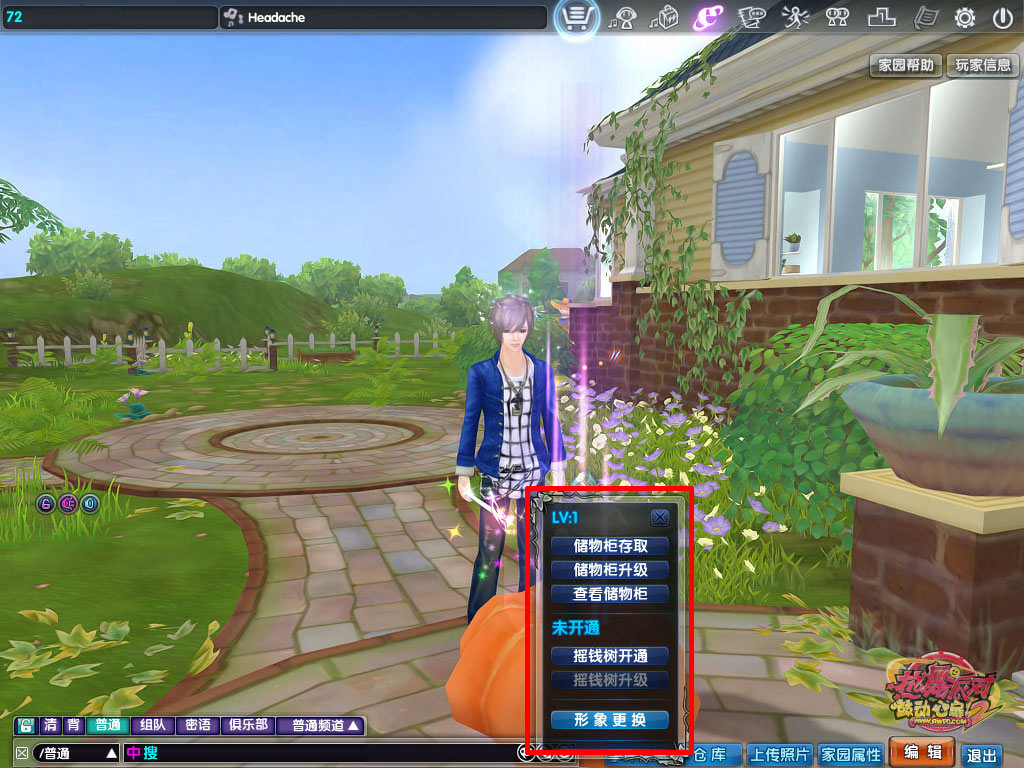Exit via the 退出 button
Image resolution: width=1024 pixels, height=768 pixels.
click(x=982, y=756)
